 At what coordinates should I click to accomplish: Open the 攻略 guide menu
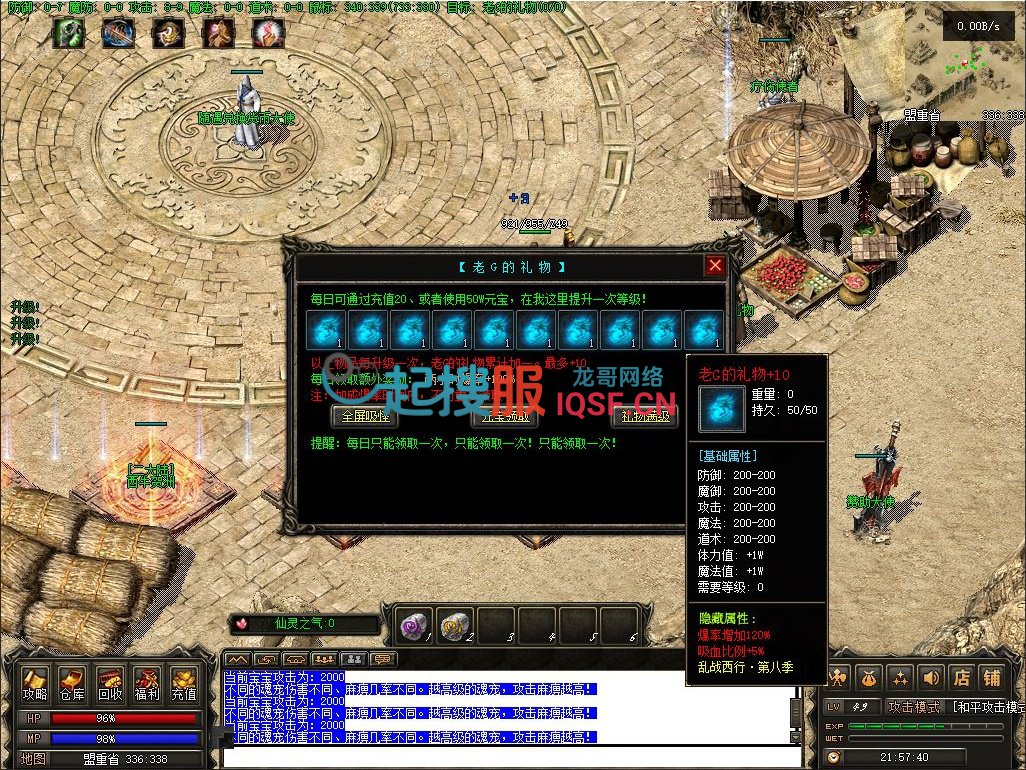click(x=35, y=684)
